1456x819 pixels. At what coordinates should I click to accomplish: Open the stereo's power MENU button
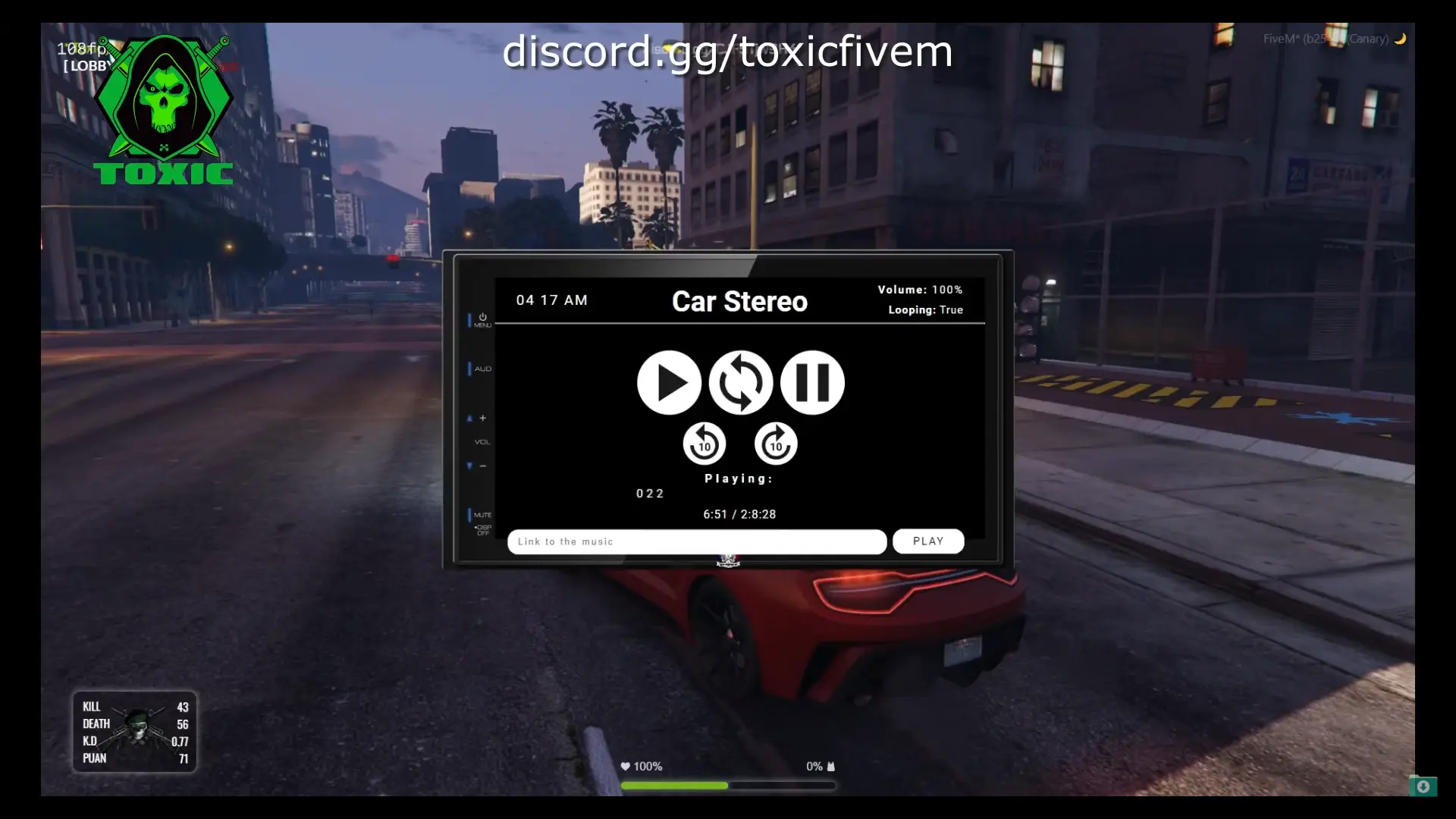[482, 320]
